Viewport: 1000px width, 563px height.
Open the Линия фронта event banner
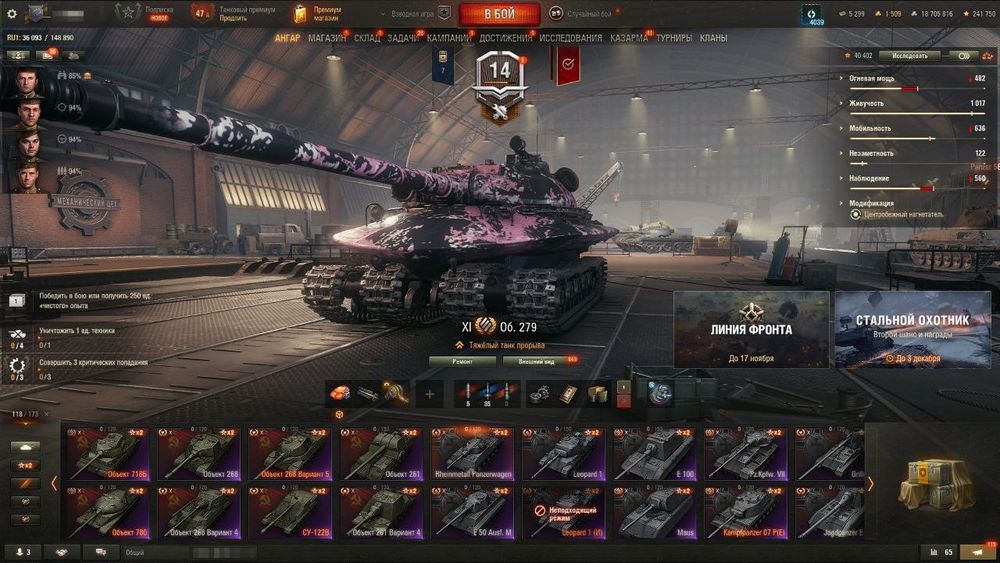pyautogui.click(x=751, y=329)
